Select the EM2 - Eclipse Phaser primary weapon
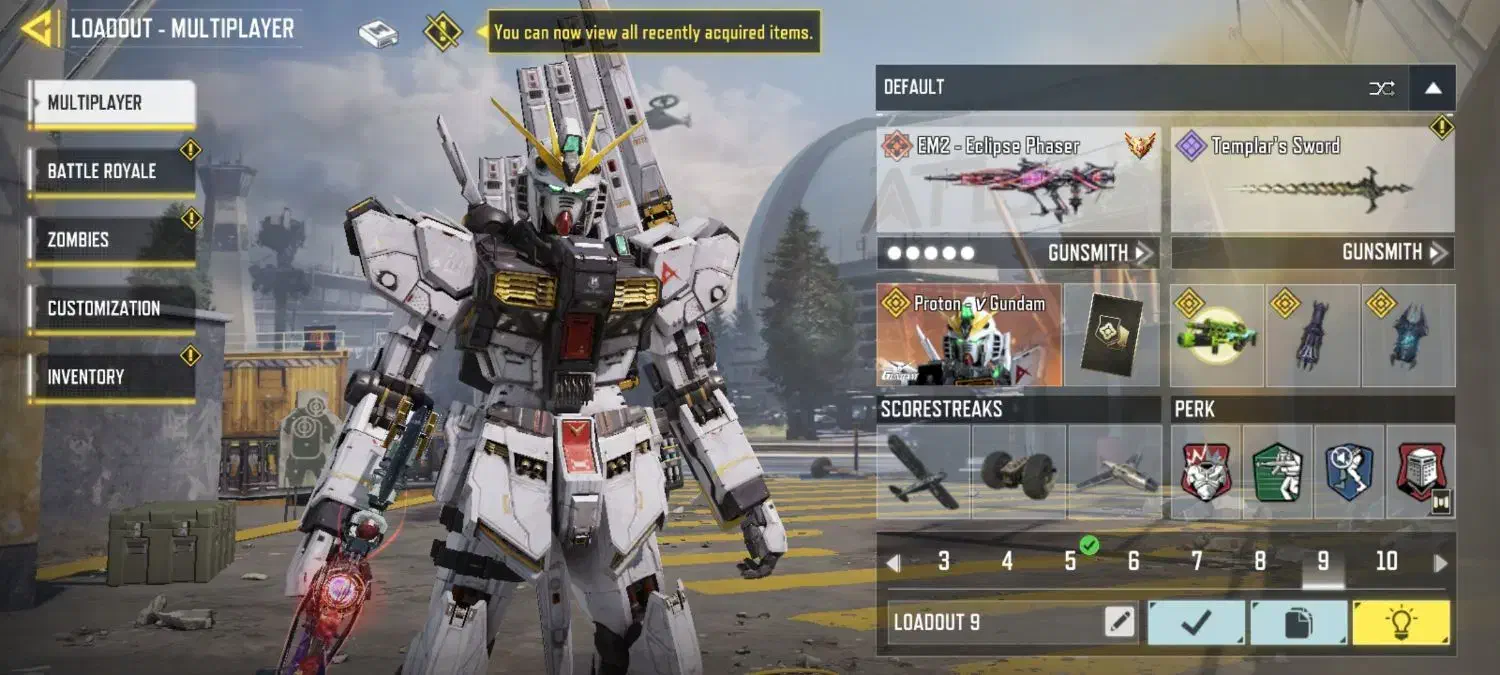 point(1018,181)
